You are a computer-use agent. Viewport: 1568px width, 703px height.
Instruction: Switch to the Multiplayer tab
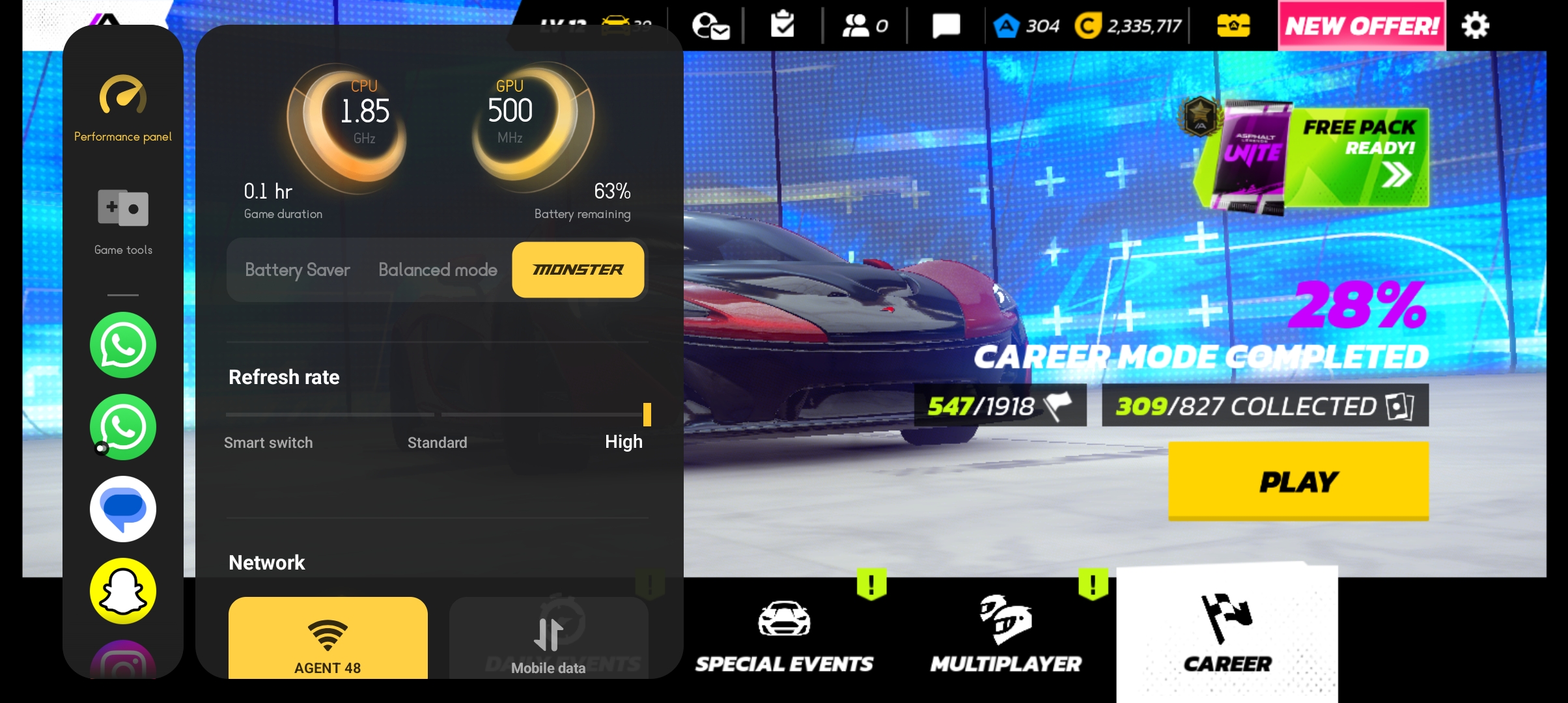coord(1005,635)
